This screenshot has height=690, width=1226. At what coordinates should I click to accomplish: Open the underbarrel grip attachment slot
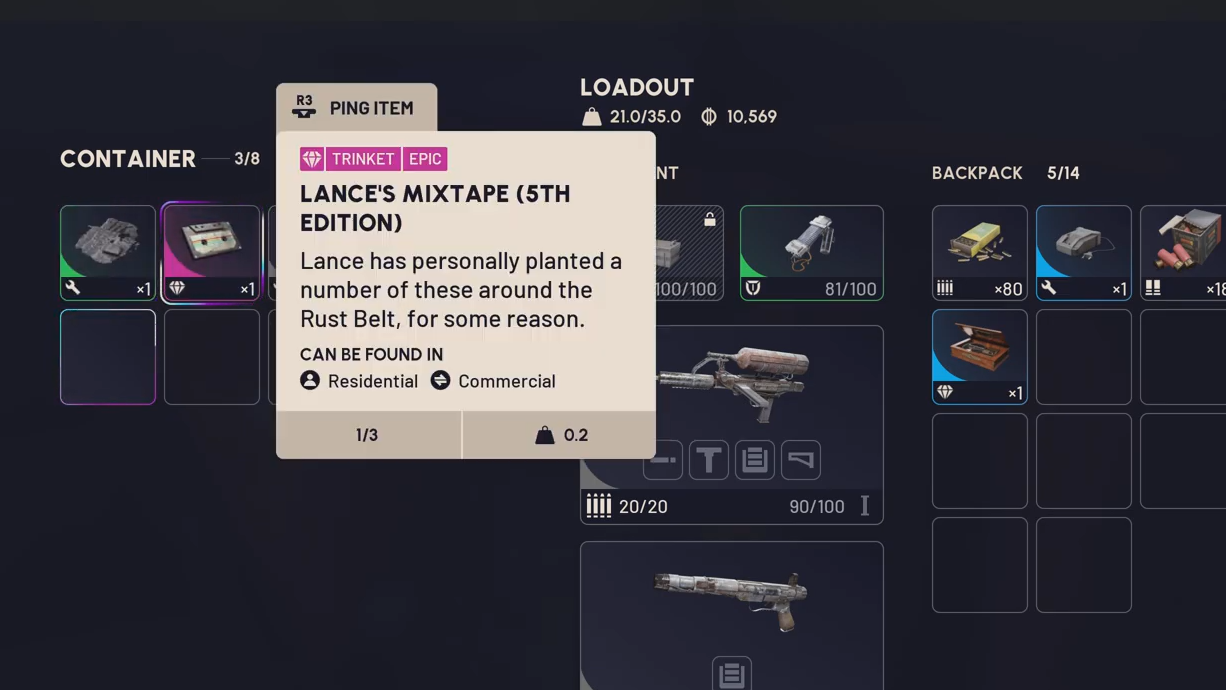click(709, 460)
